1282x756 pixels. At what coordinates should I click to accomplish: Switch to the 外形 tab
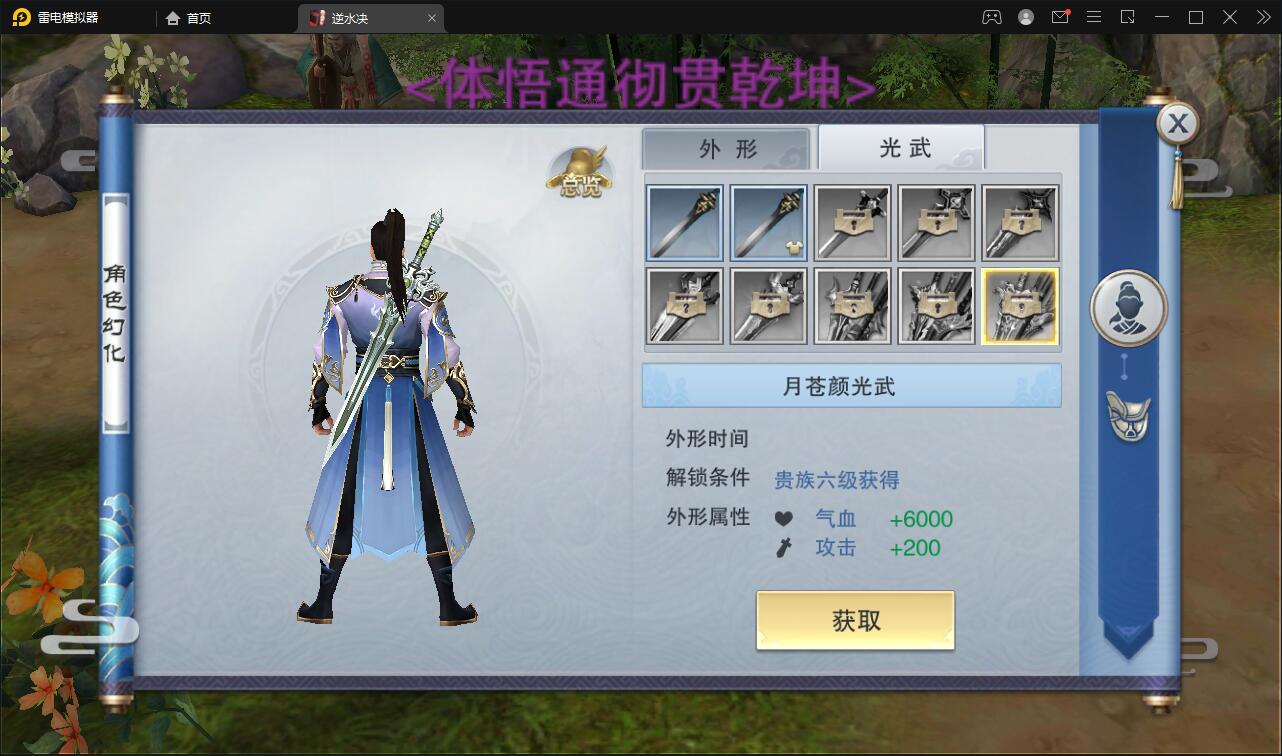(727, 146)
